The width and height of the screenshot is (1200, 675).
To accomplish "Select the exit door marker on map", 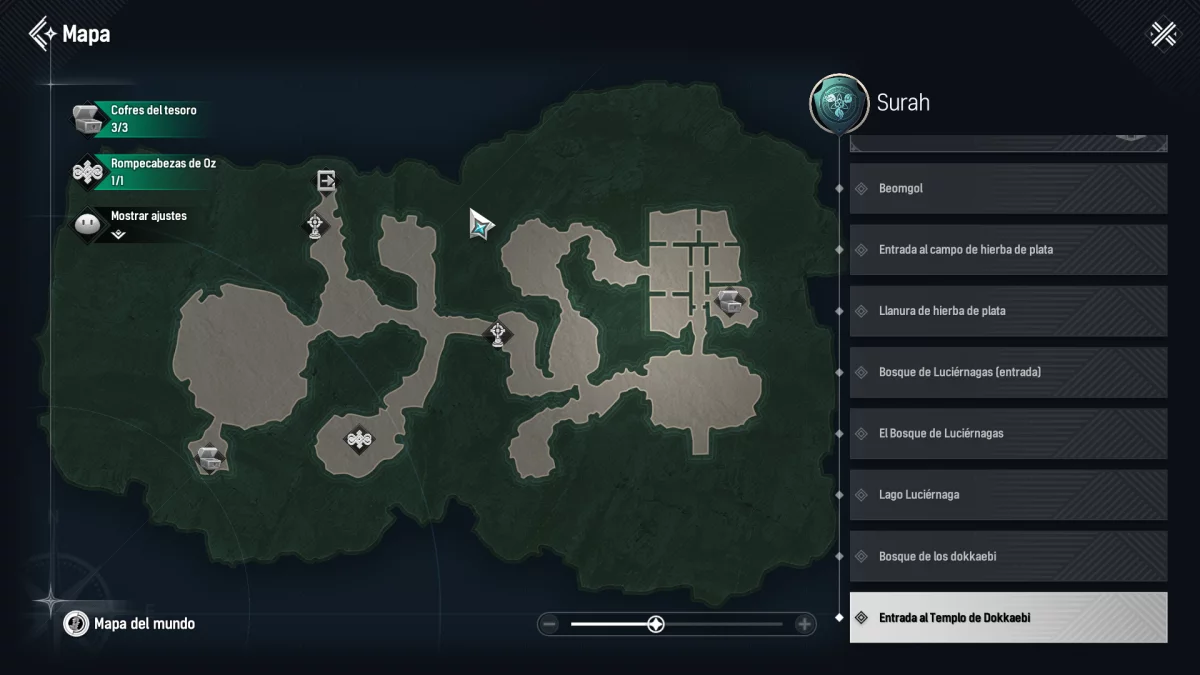I will click(326, 181).
